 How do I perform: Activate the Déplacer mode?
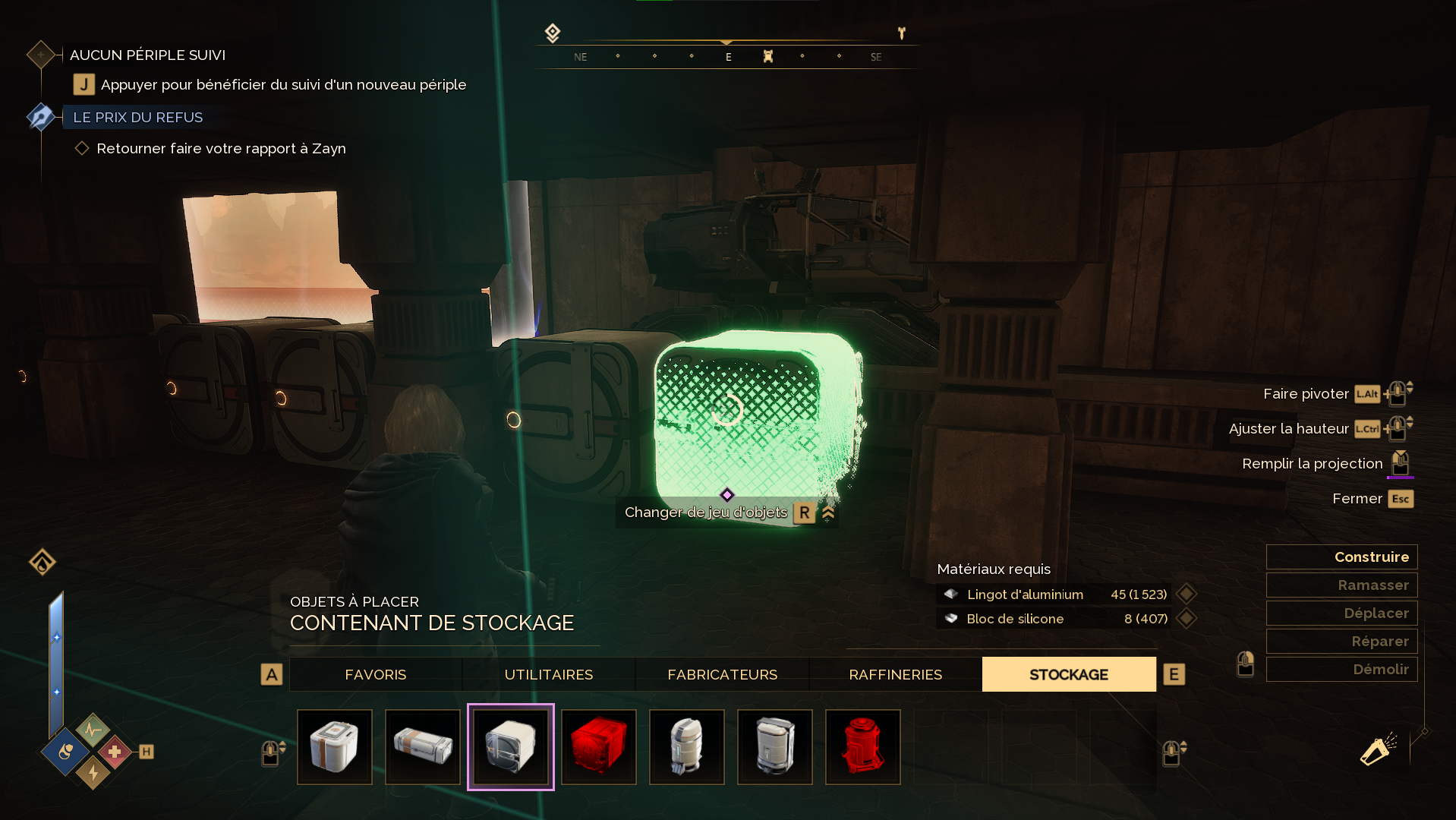pos(1341,613)
